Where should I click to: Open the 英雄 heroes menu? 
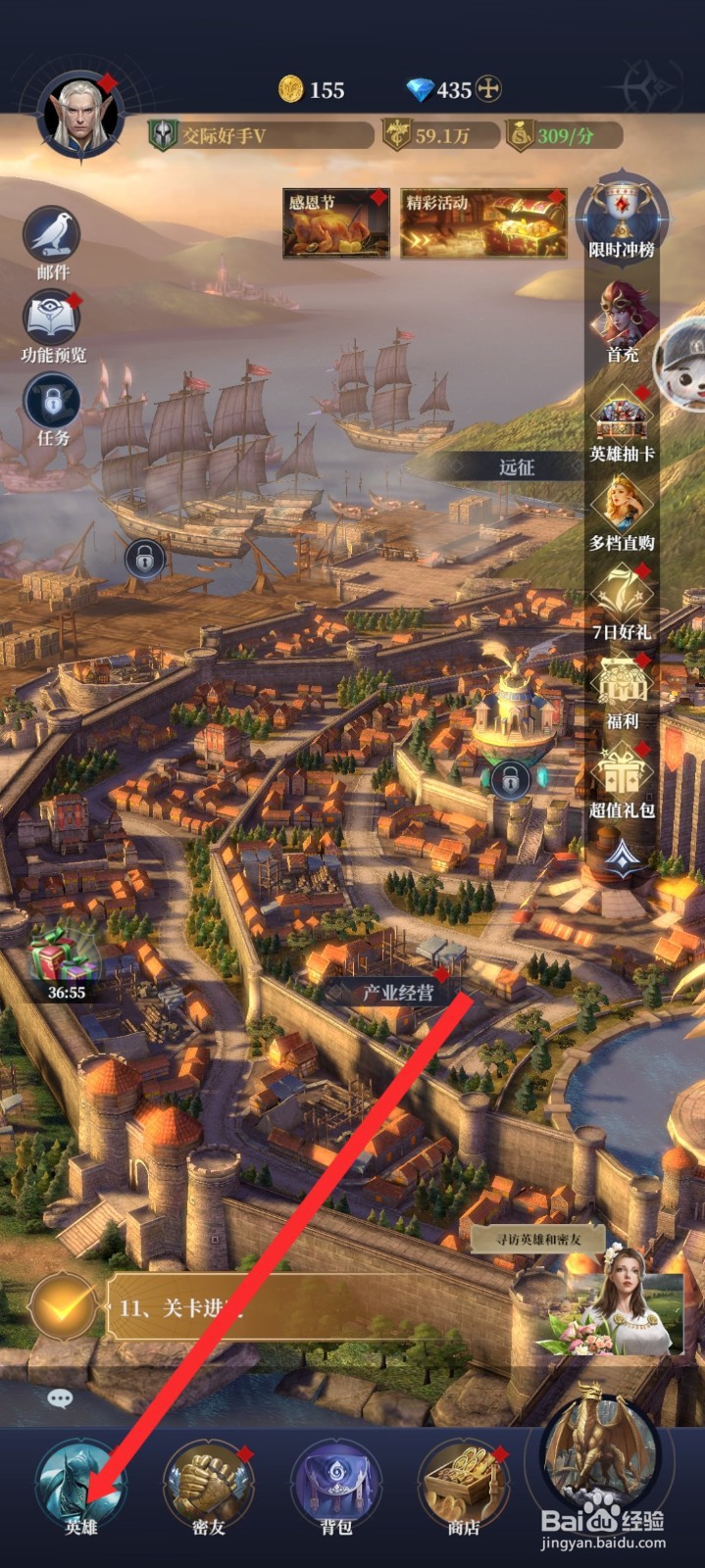78,1487
